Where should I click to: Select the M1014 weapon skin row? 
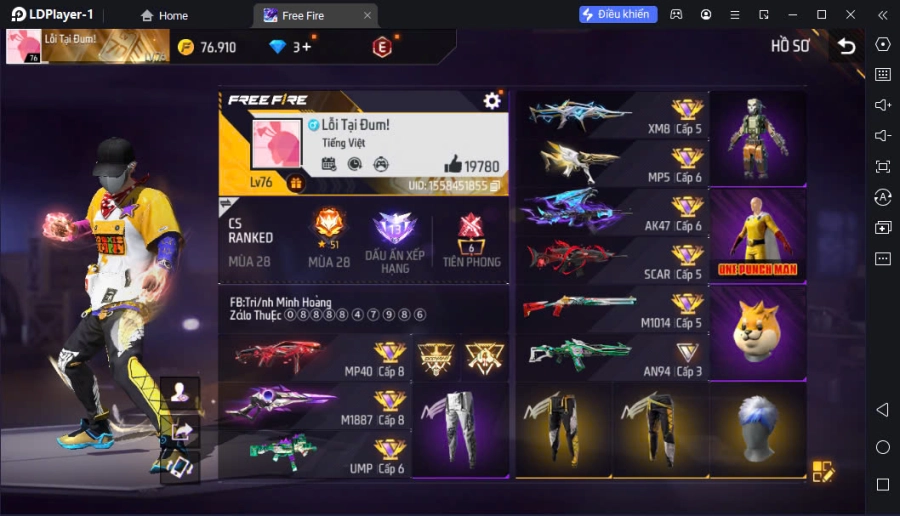pyautogui.click(x=612, y=310)
